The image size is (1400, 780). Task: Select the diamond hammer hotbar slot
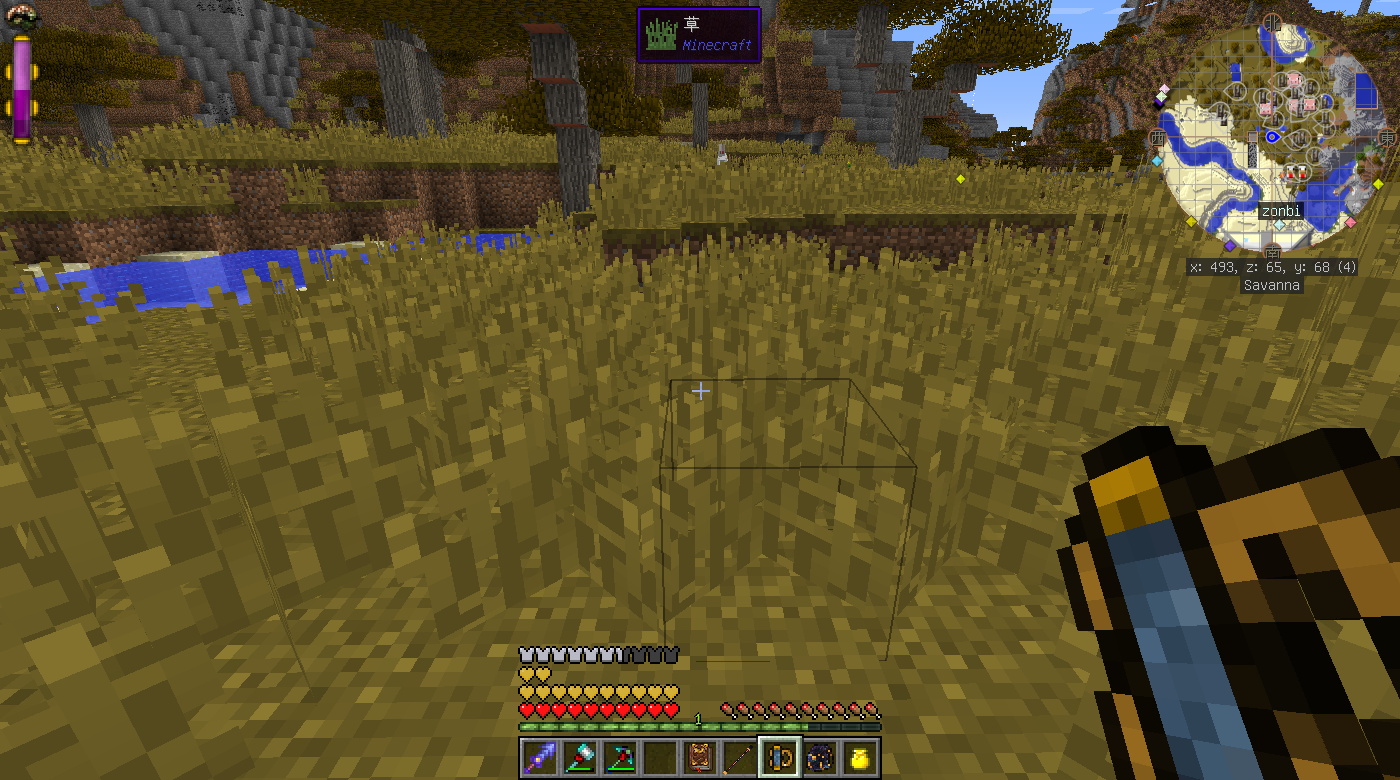point(579,757)
